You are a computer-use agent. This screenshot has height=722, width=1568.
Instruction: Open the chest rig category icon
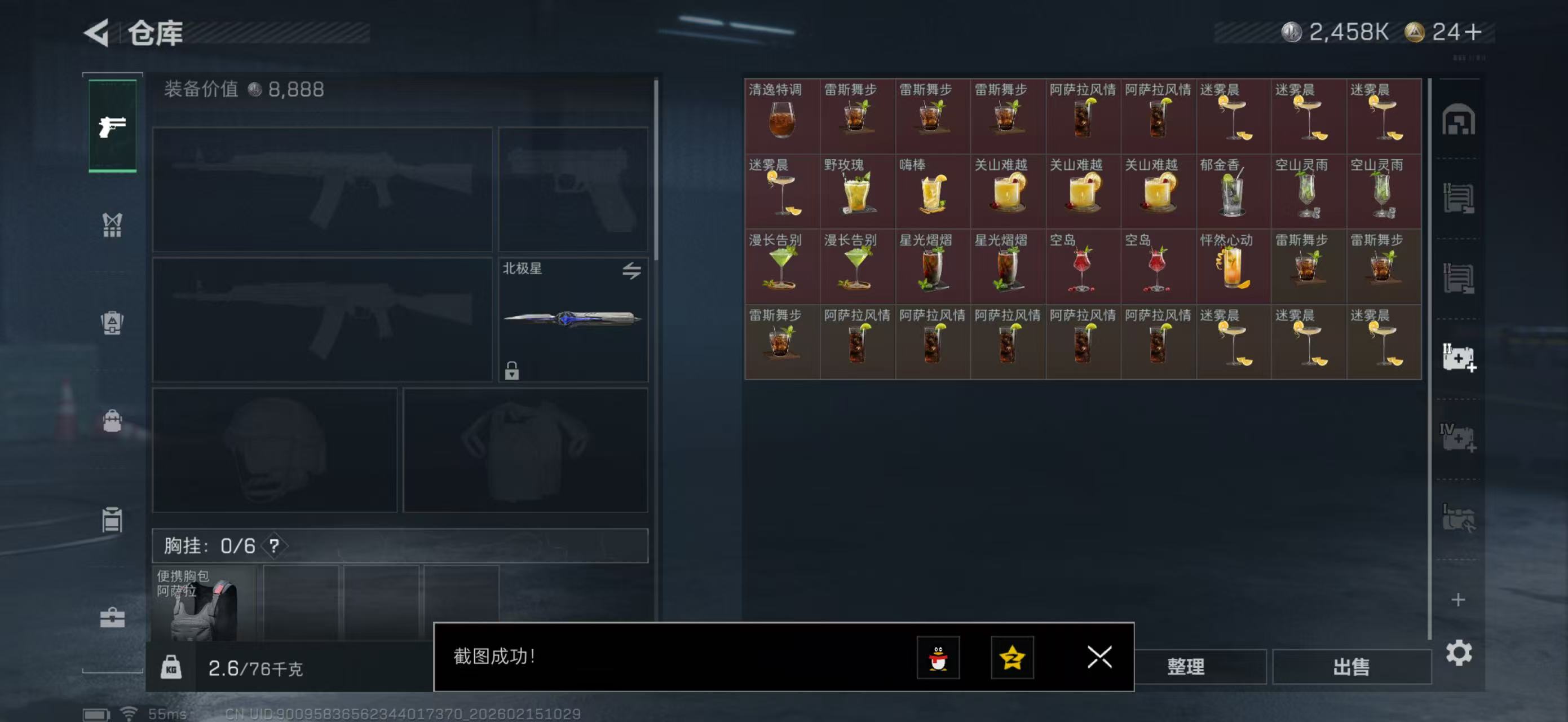pyautogui.click(x=112, y=225)
